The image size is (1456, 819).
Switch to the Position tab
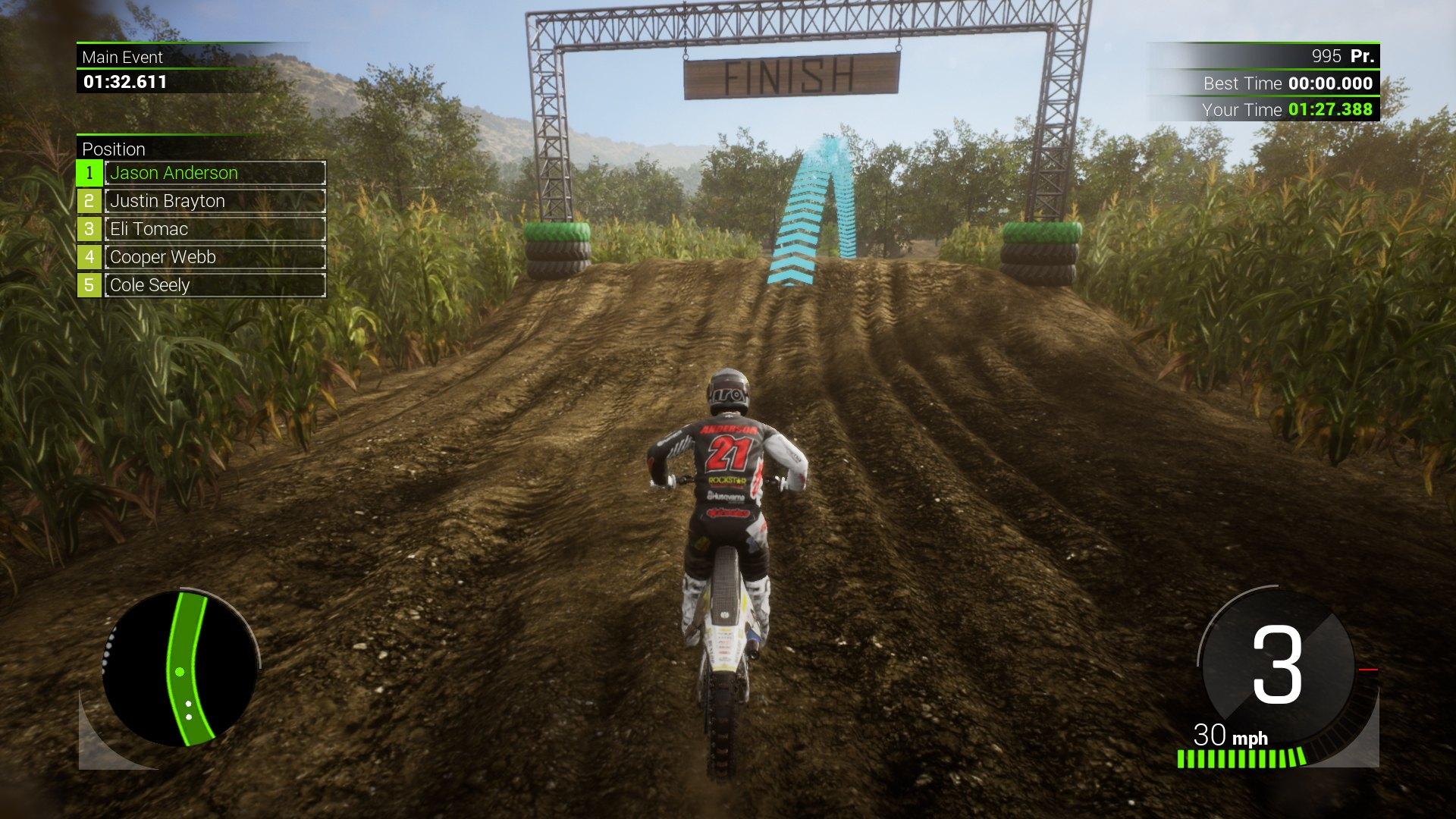(x=114, y=149)
